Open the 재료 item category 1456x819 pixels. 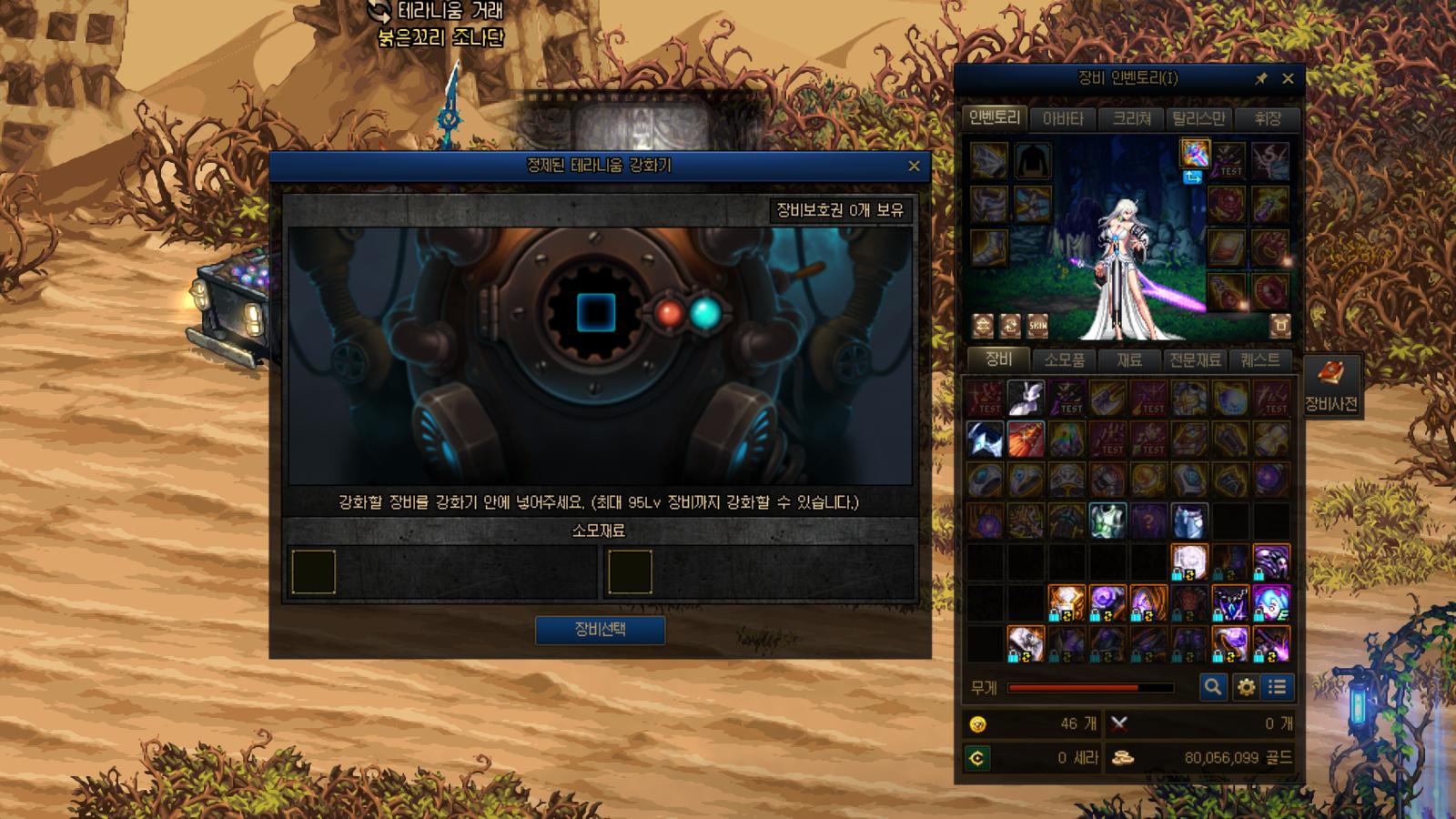coord(1129,359)
